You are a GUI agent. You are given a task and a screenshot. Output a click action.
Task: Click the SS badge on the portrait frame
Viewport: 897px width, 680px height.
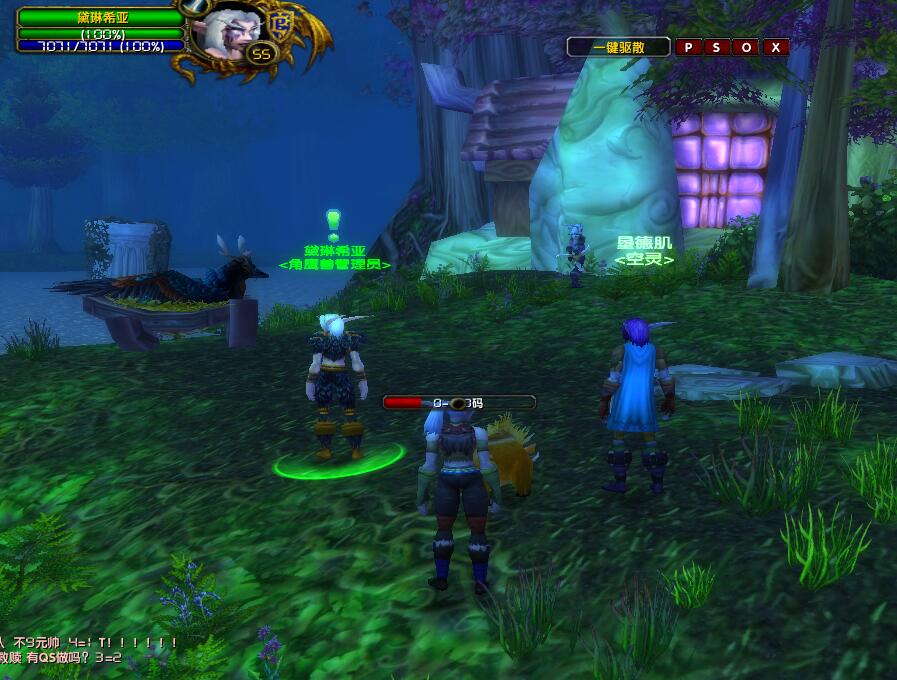coord(261,54)
